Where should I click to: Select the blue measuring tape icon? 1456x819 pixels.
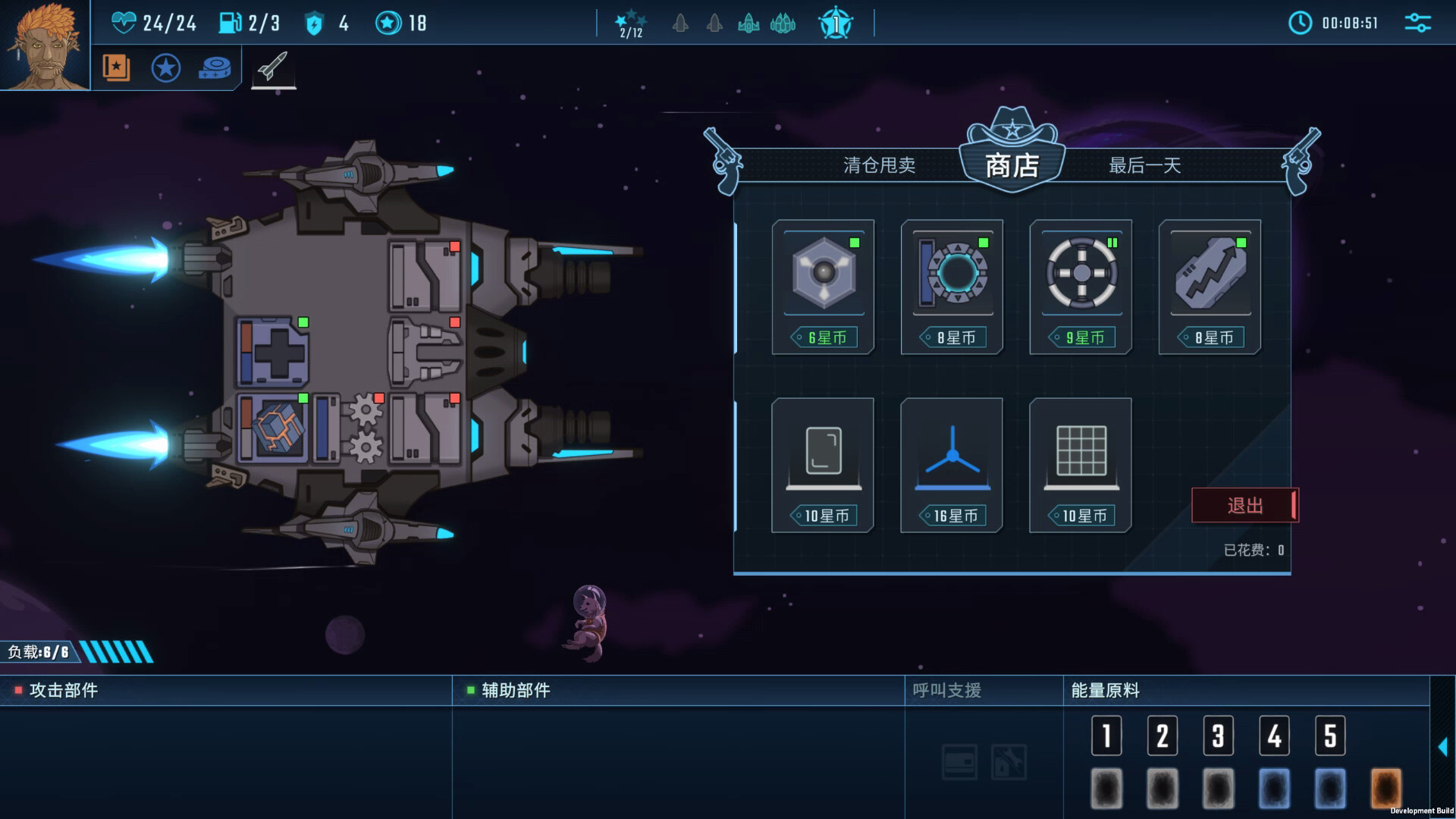(x=216, y=68)
